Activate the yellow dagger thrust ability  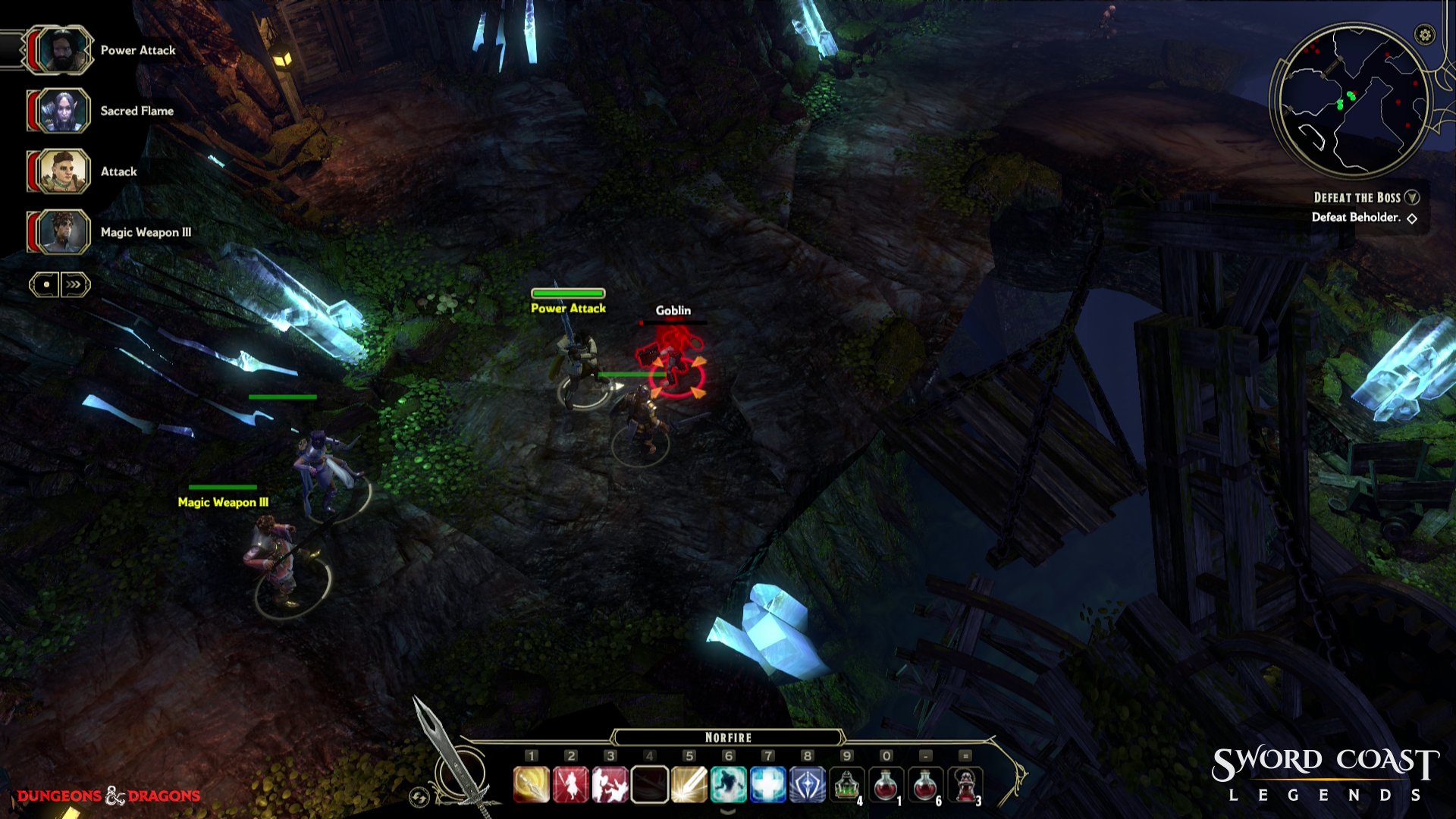(x=532, y=784)
